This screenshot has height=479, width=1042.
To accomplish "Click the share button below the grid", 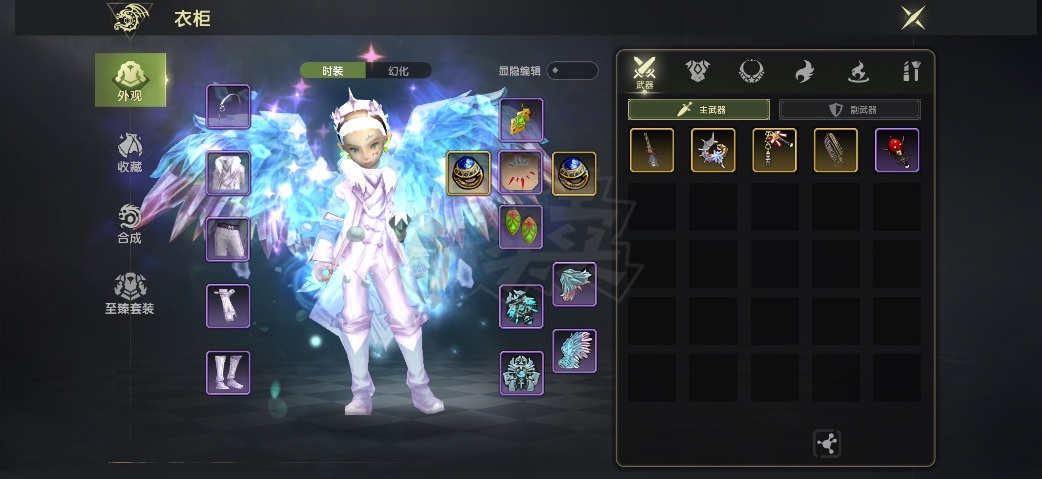I will point(828,443).
